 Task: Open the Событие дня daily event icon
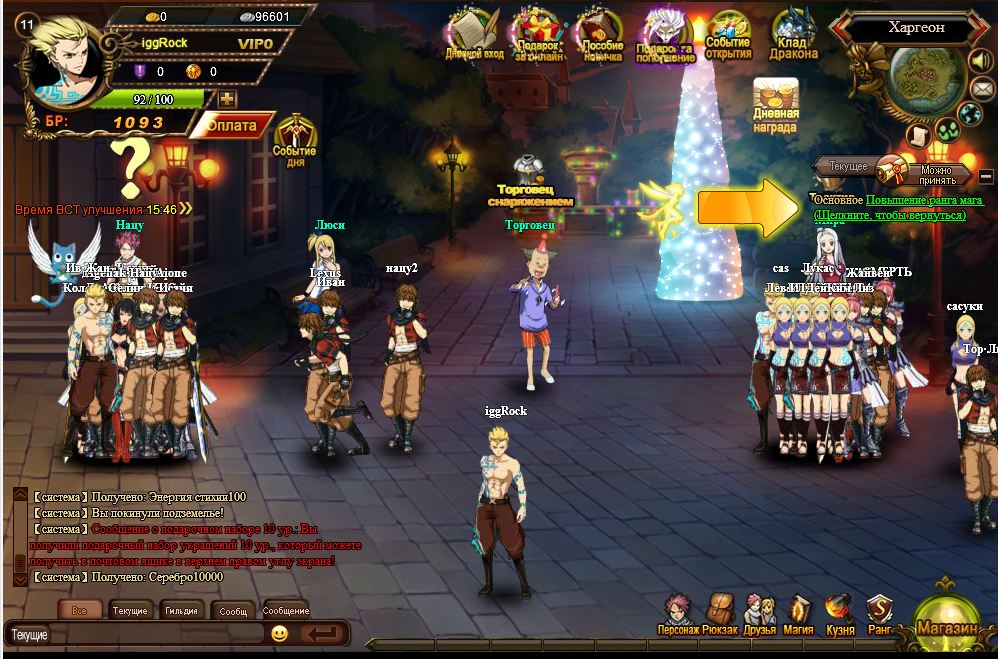[295, 140]
